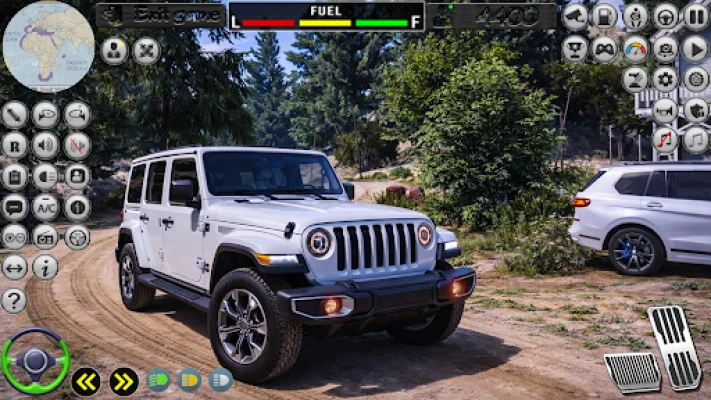Show the colored speedometer gauge
The height and width of the screenshot is (400, 711).
[635, 48]
